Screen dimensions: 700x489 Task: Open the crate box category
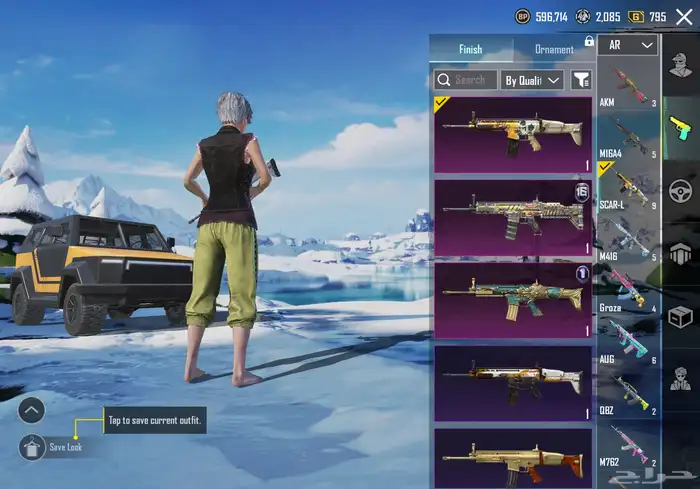681,317
